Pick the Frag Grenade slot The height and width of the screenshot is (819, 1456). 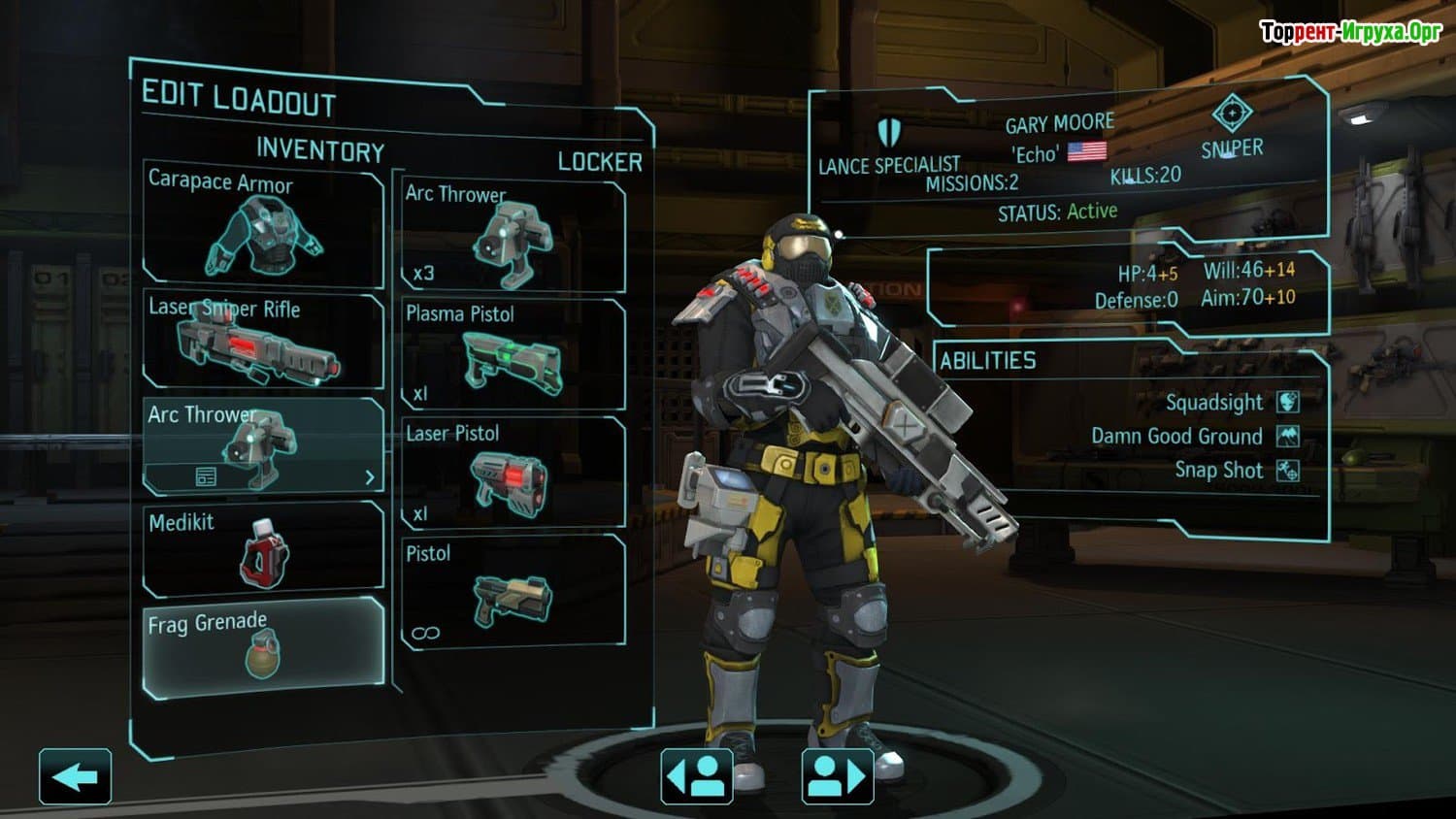pyautogui.click(x=263, y=647)
